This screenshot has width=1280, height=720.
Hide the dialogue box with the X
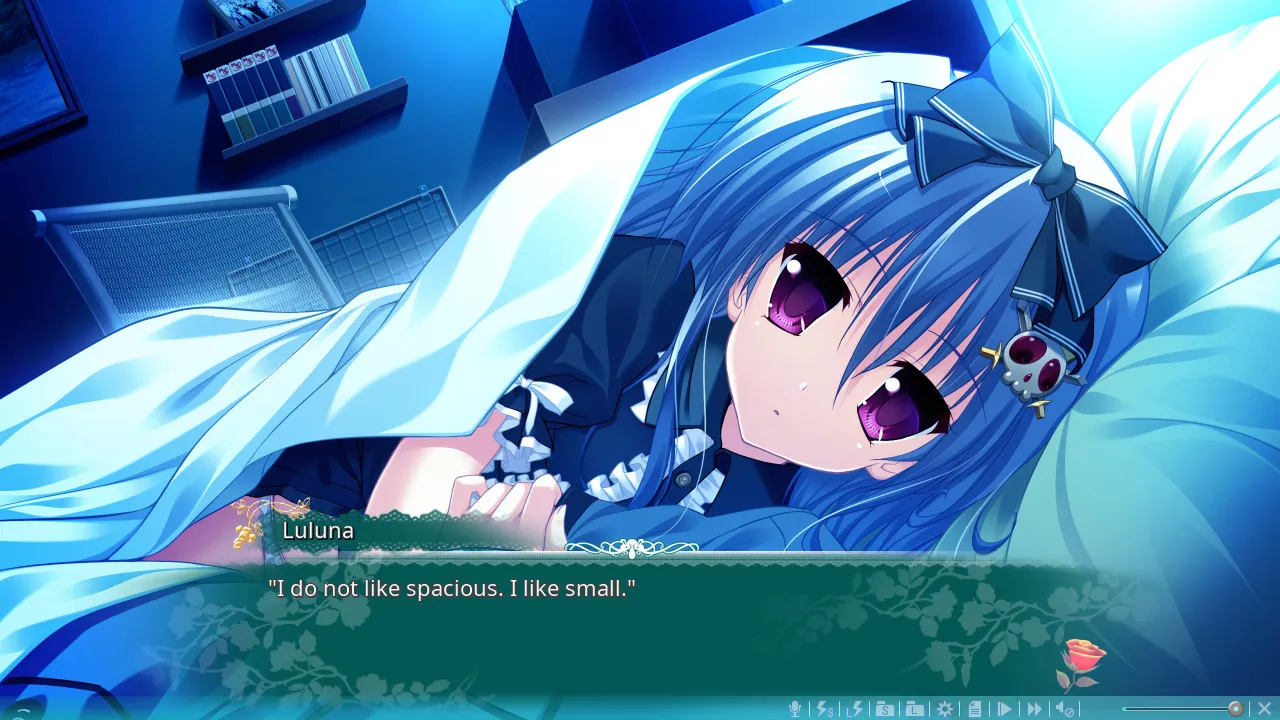pyautogui.click(x=1264, y=709)
